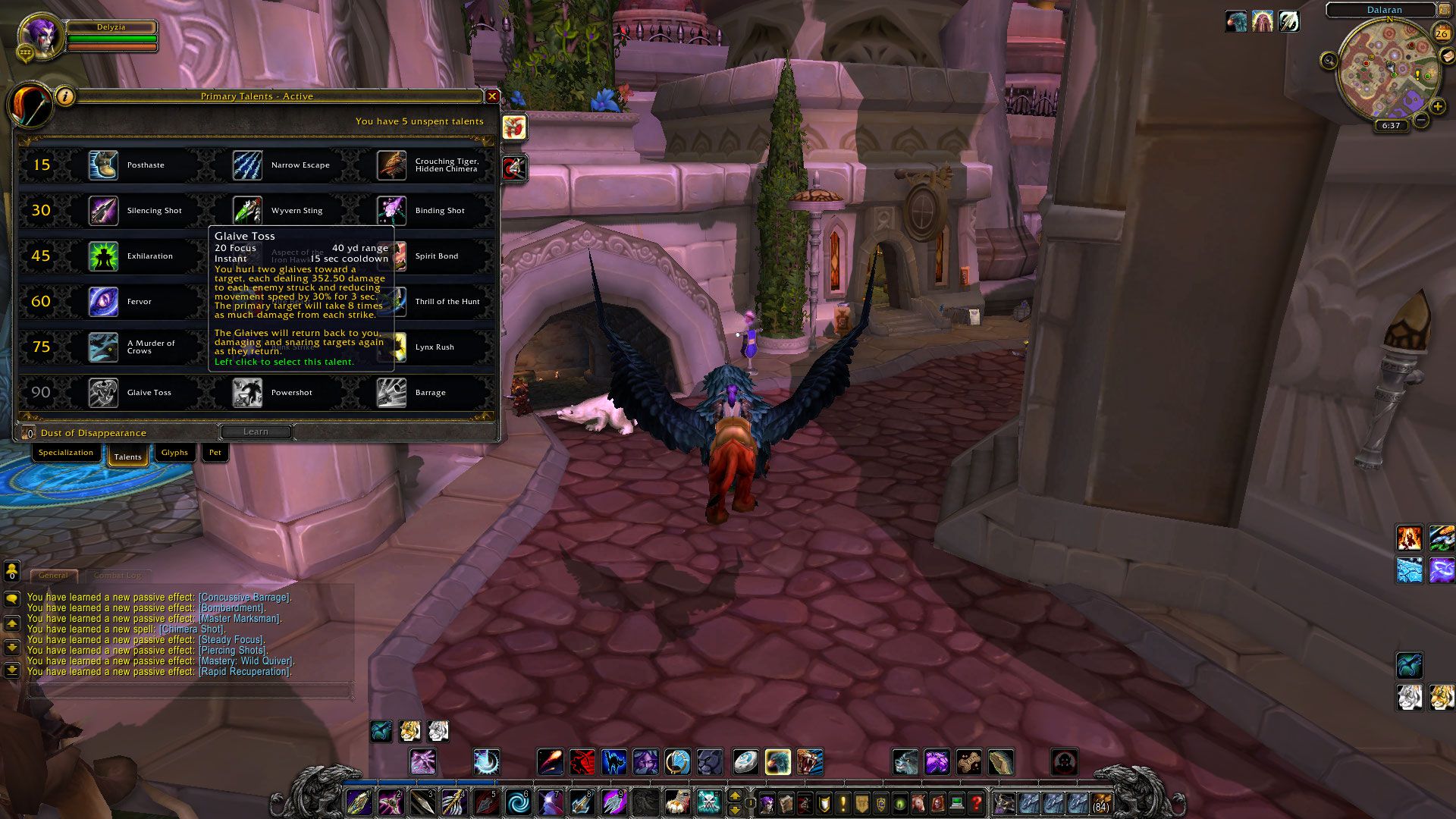The height and width of the screenshot is (819, 1456).
Task: Select the Glaive Toss talent
Action: [x=103, y=393]
